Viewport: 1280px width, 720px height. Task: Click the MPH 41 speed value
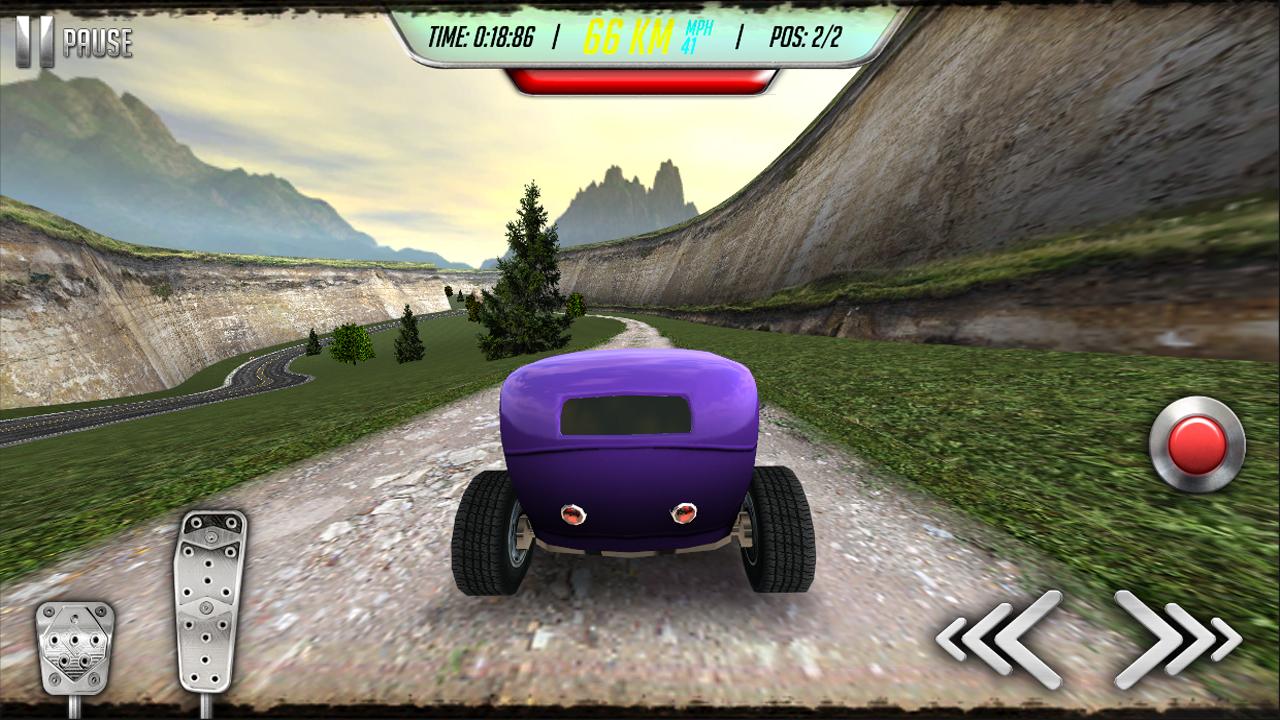click(697, 35)
